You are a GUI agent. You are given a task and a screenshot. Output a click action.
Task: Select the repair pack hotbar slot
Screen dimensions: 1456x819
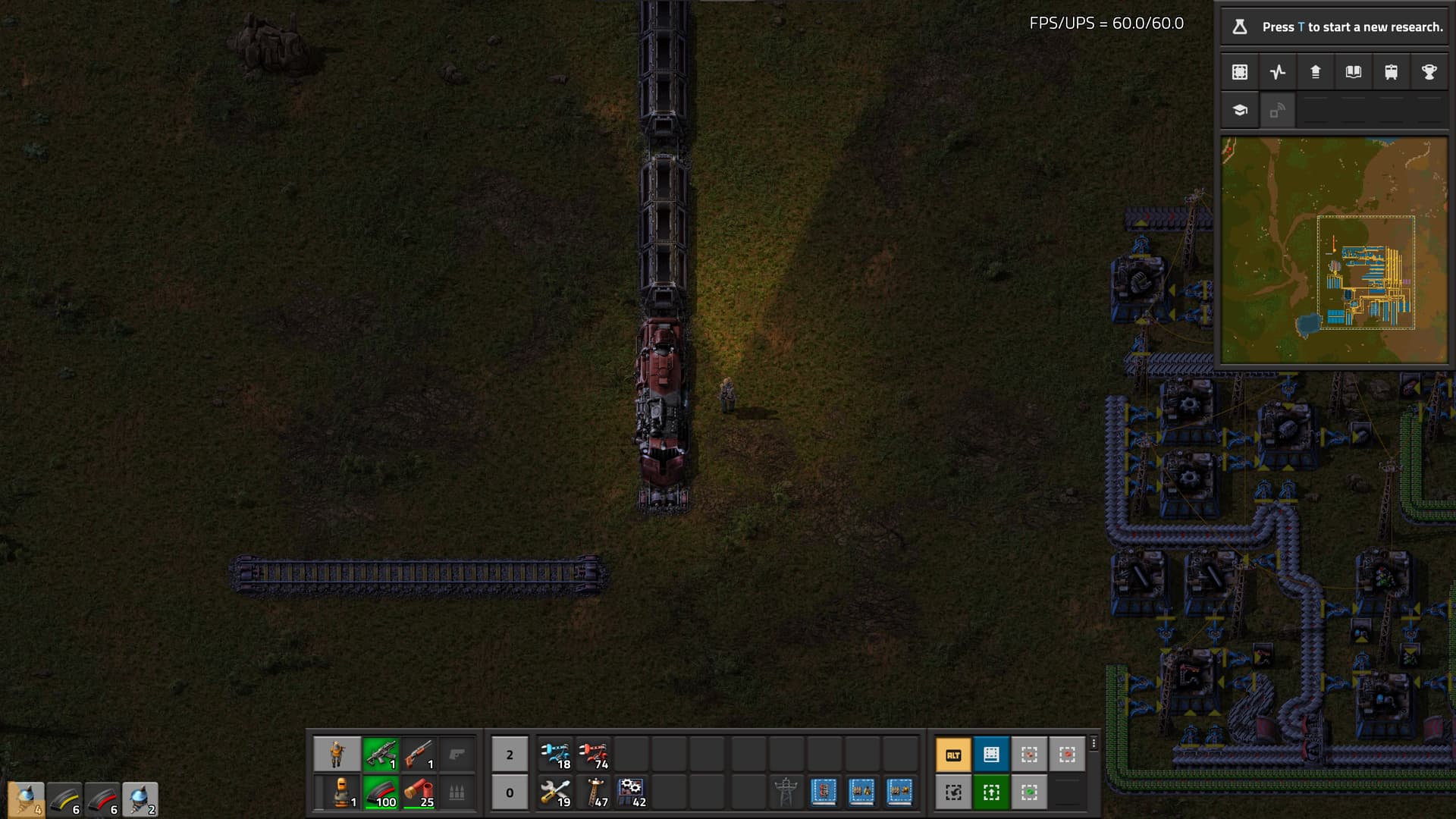[556, 792]
